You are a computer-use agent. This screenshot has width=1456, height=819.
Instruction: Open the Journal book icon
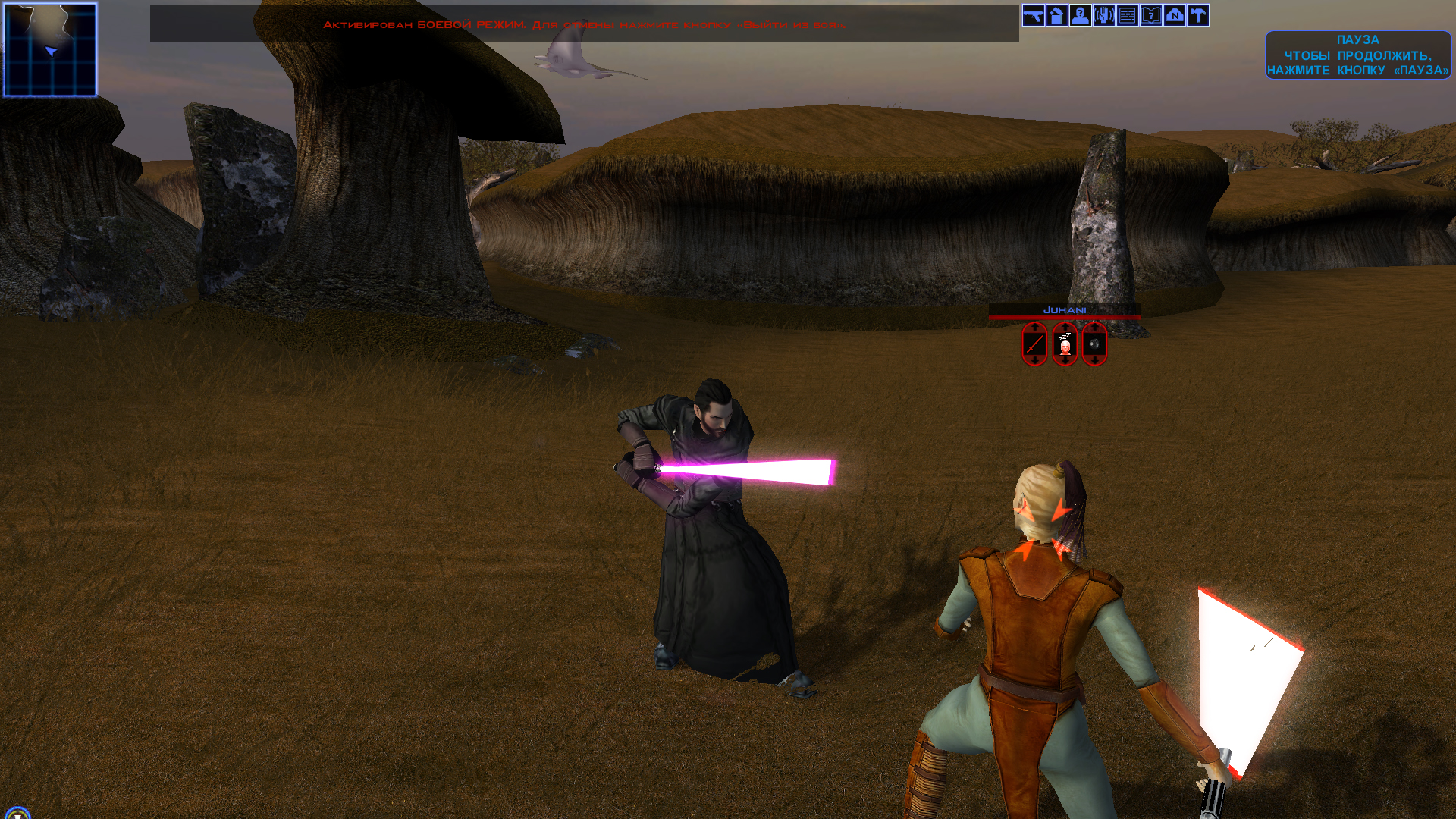pos(1150,15)
